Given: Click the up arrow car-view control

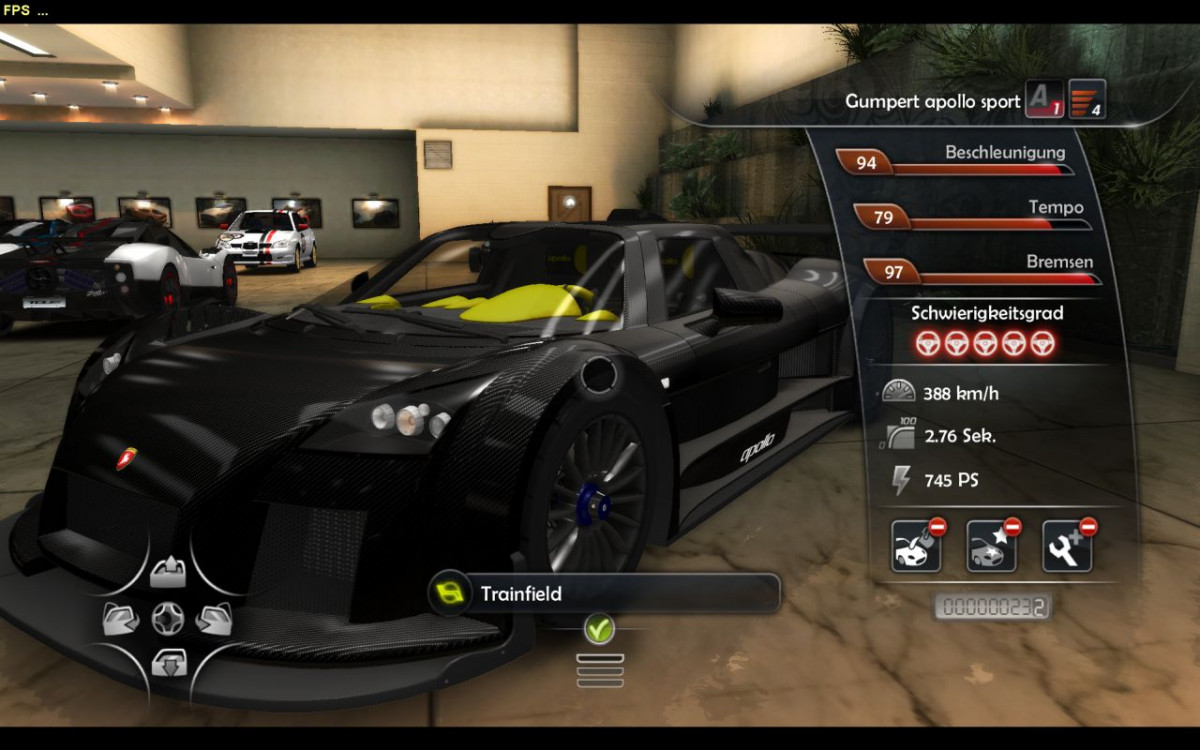Looking at the screenshot, I should click(x=168, y=573).
